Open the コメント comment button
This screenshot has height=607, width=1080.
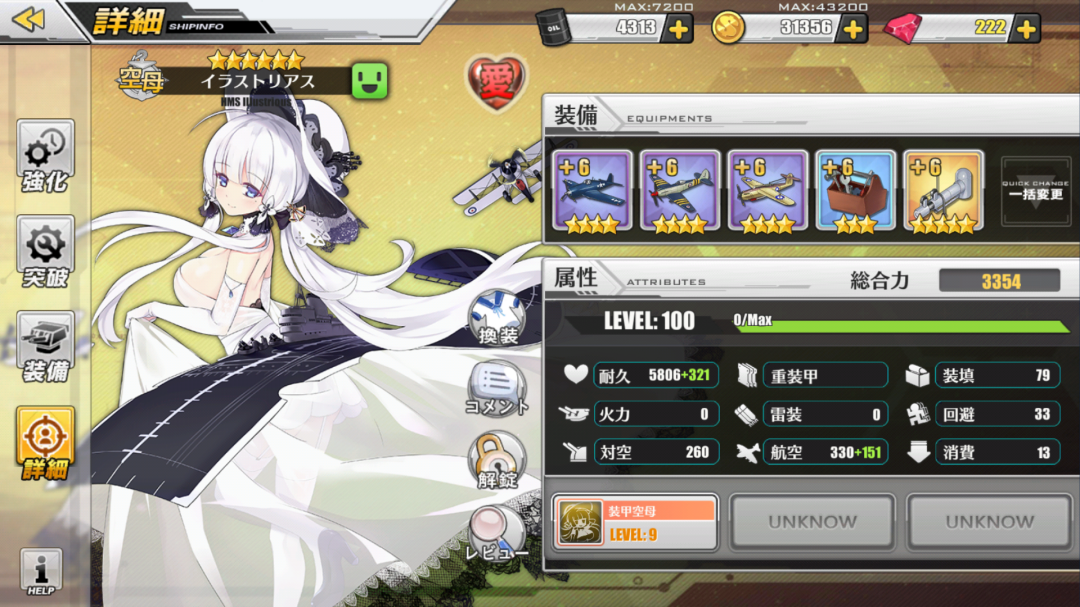tap(497, 389)
